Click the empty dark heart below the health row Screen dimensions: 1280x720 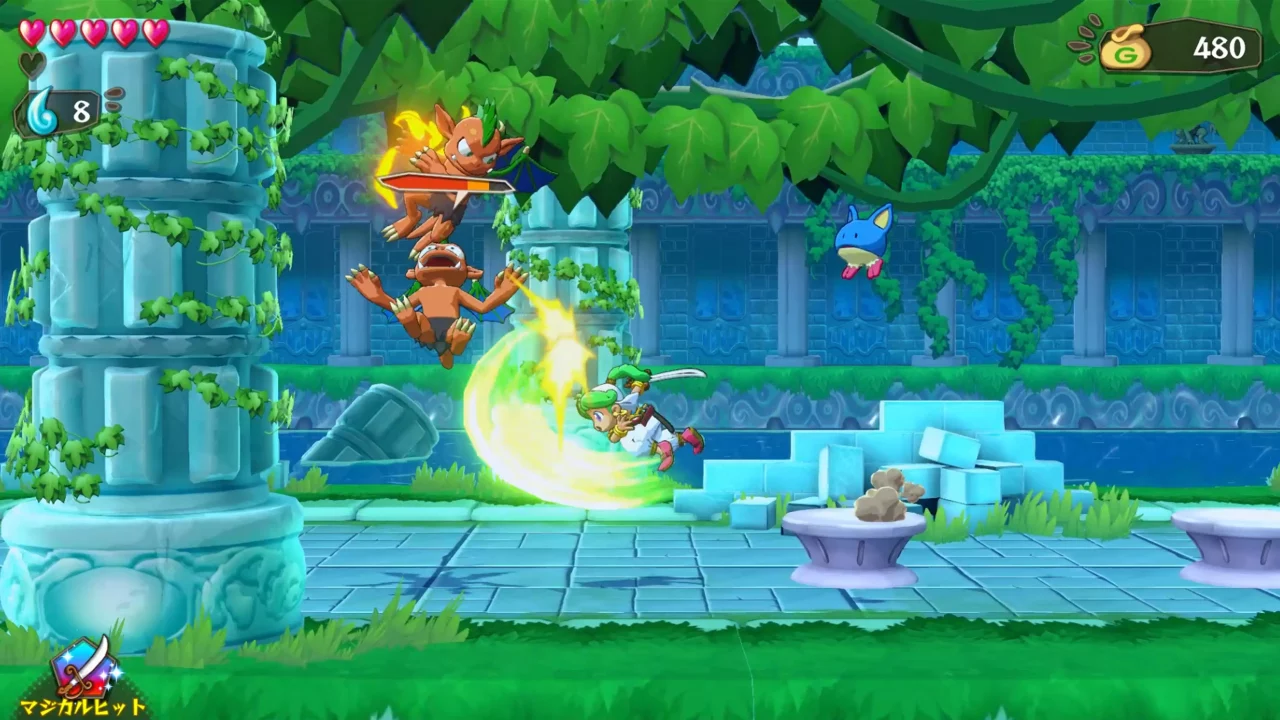(x=30, y=63)
